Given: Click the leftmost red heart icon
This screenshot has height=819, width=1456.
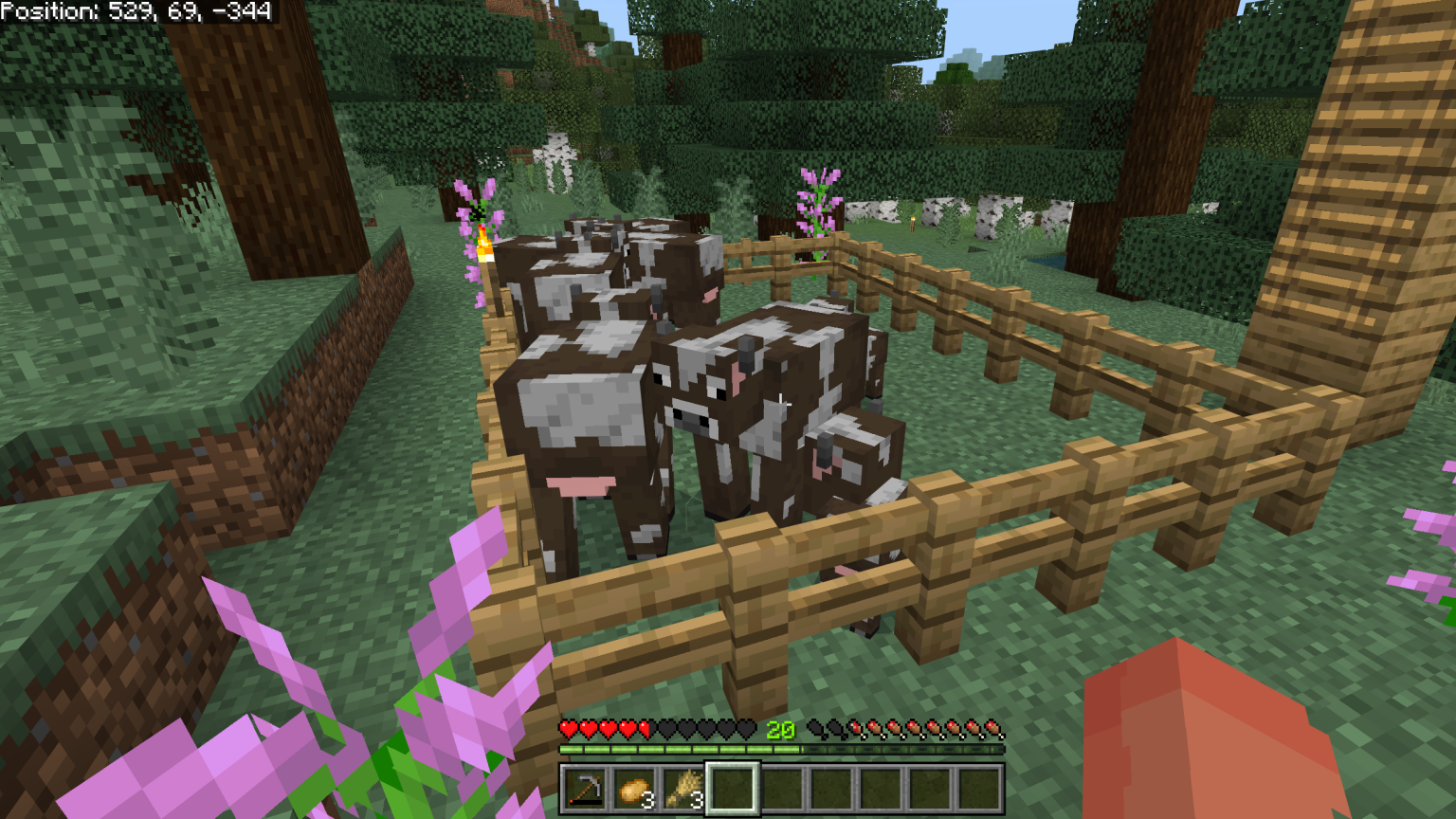Looking at the screenshot, I should (569, 728).
